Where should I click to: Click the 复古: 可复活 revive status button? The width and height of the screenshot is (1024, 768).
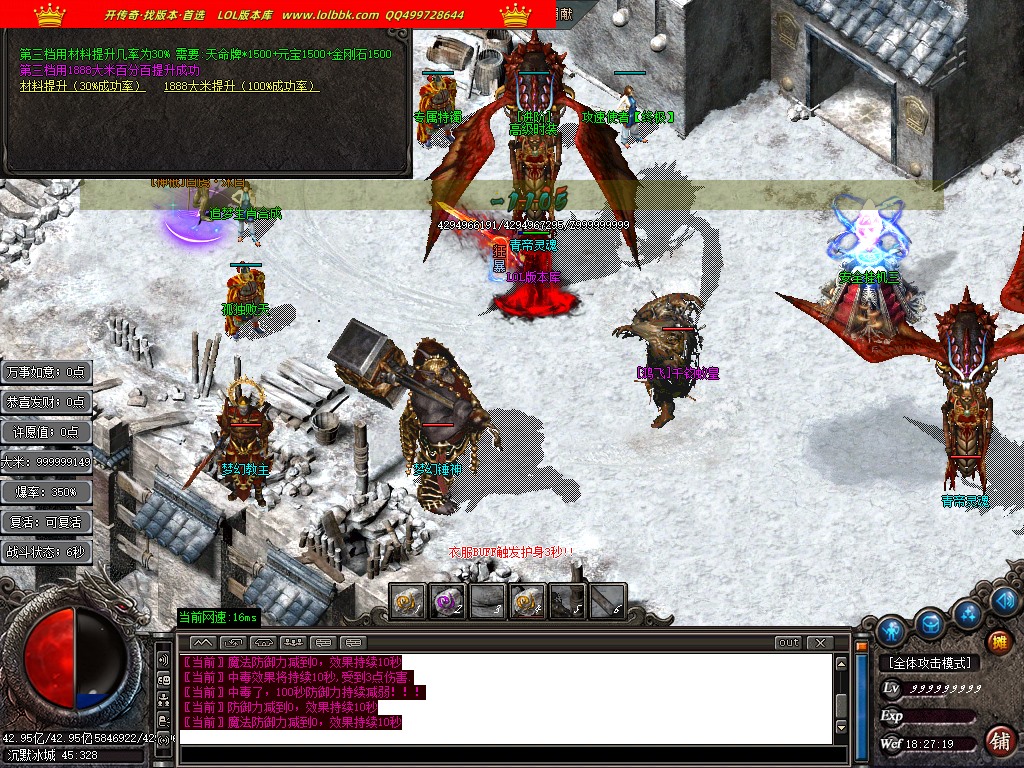coord(46,522)
